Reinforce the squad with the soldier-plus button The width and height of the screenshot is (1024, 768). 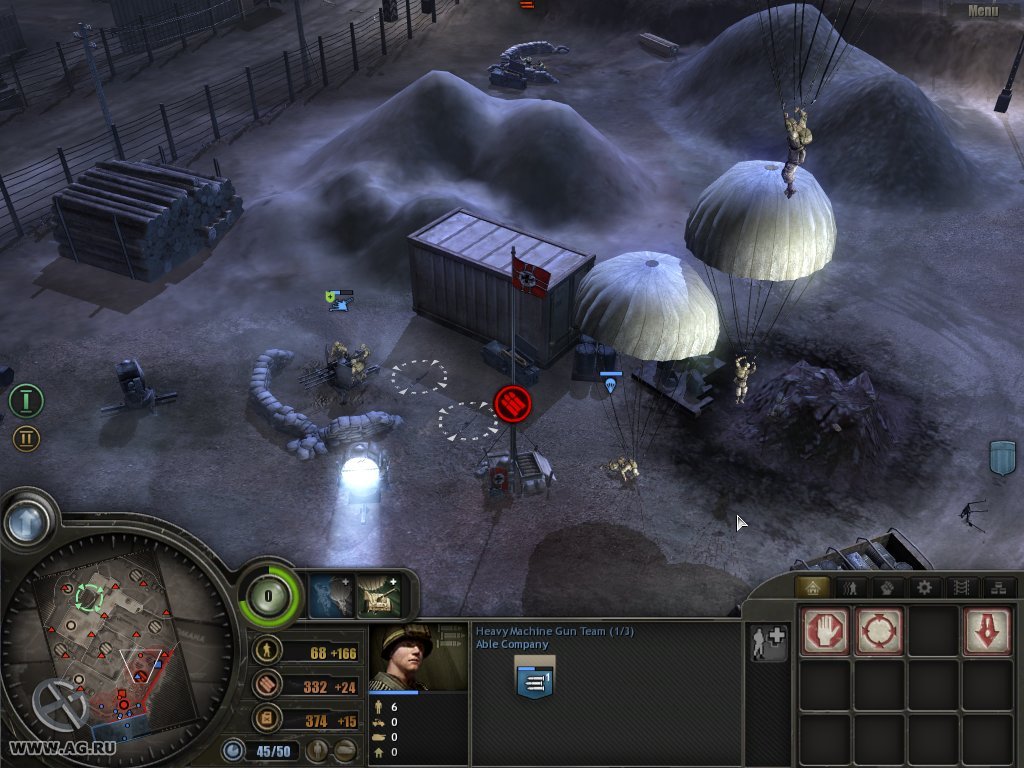tap(769, 642)
